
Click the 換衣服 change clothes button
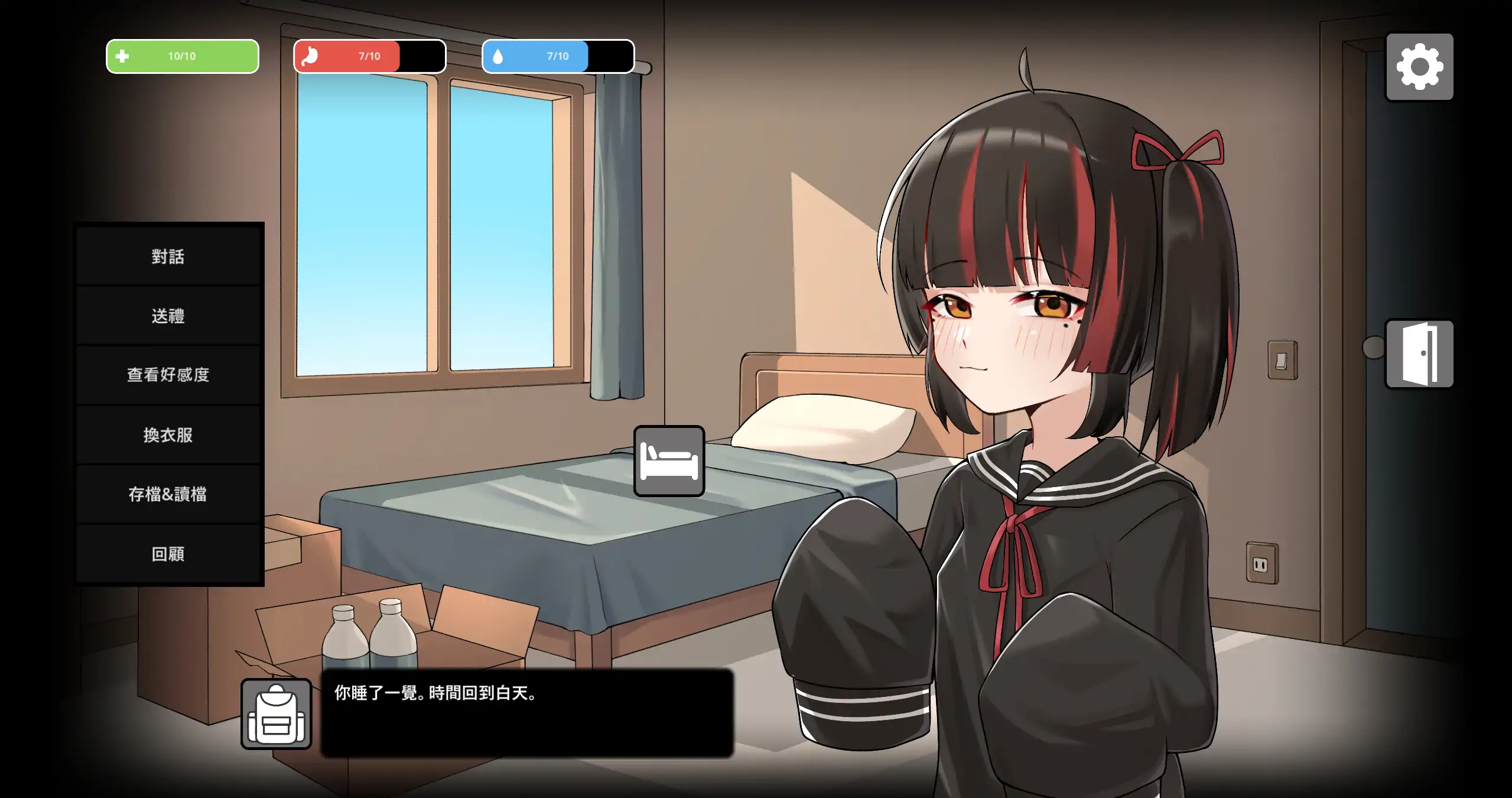coord(168,434)
